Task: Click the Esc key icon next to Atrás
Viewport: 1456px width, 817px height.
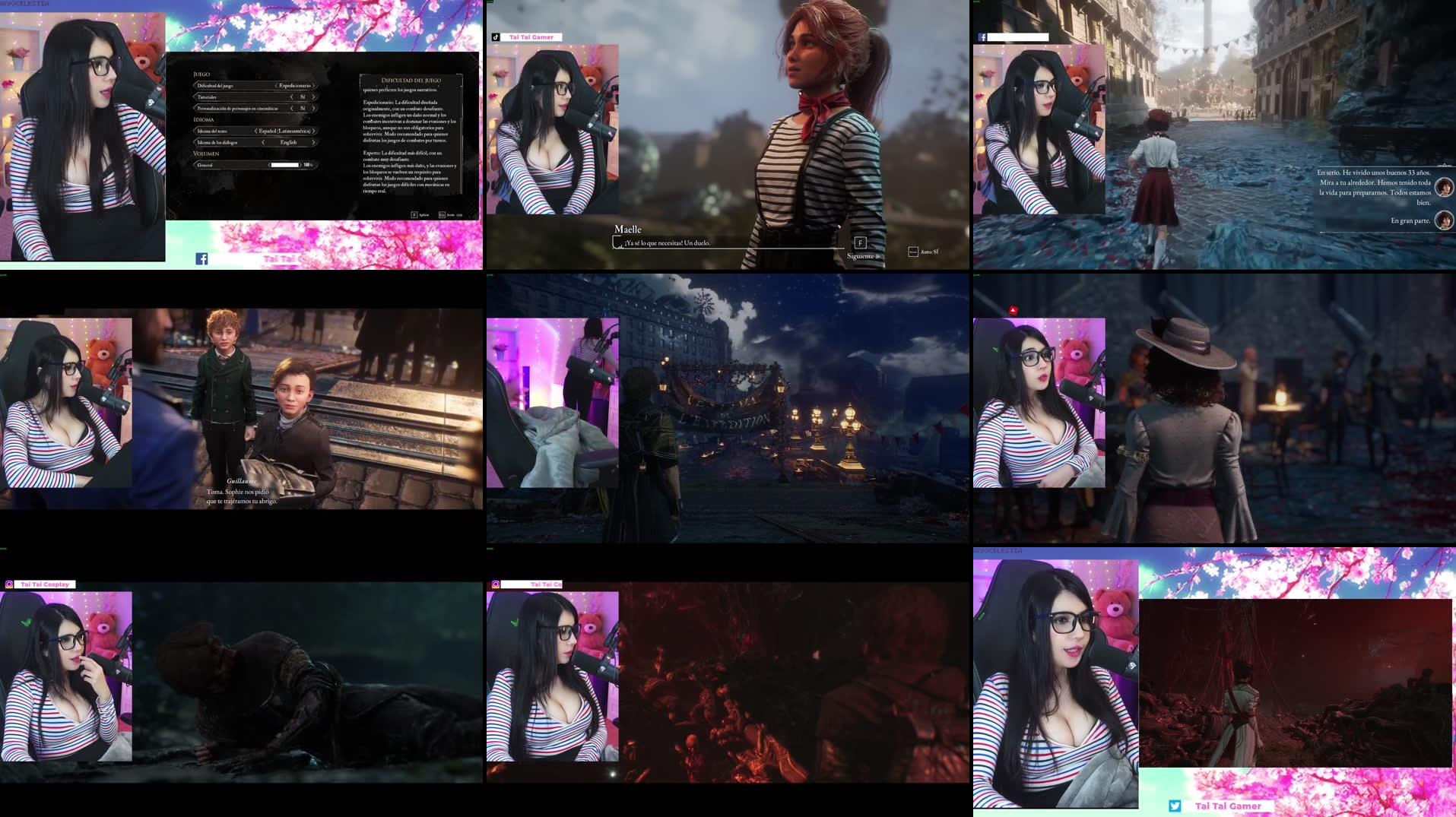Action: [x=441, y=214]
